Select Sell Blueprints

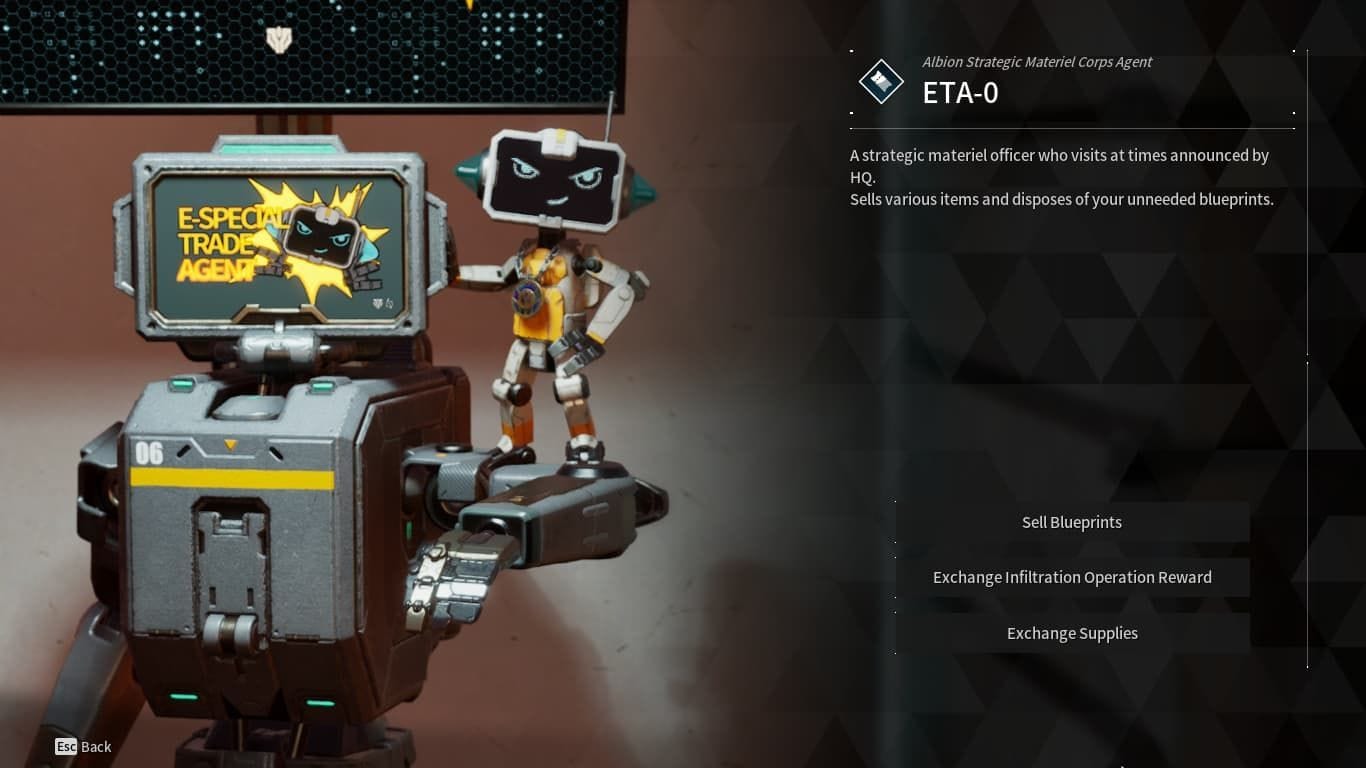1071,522
